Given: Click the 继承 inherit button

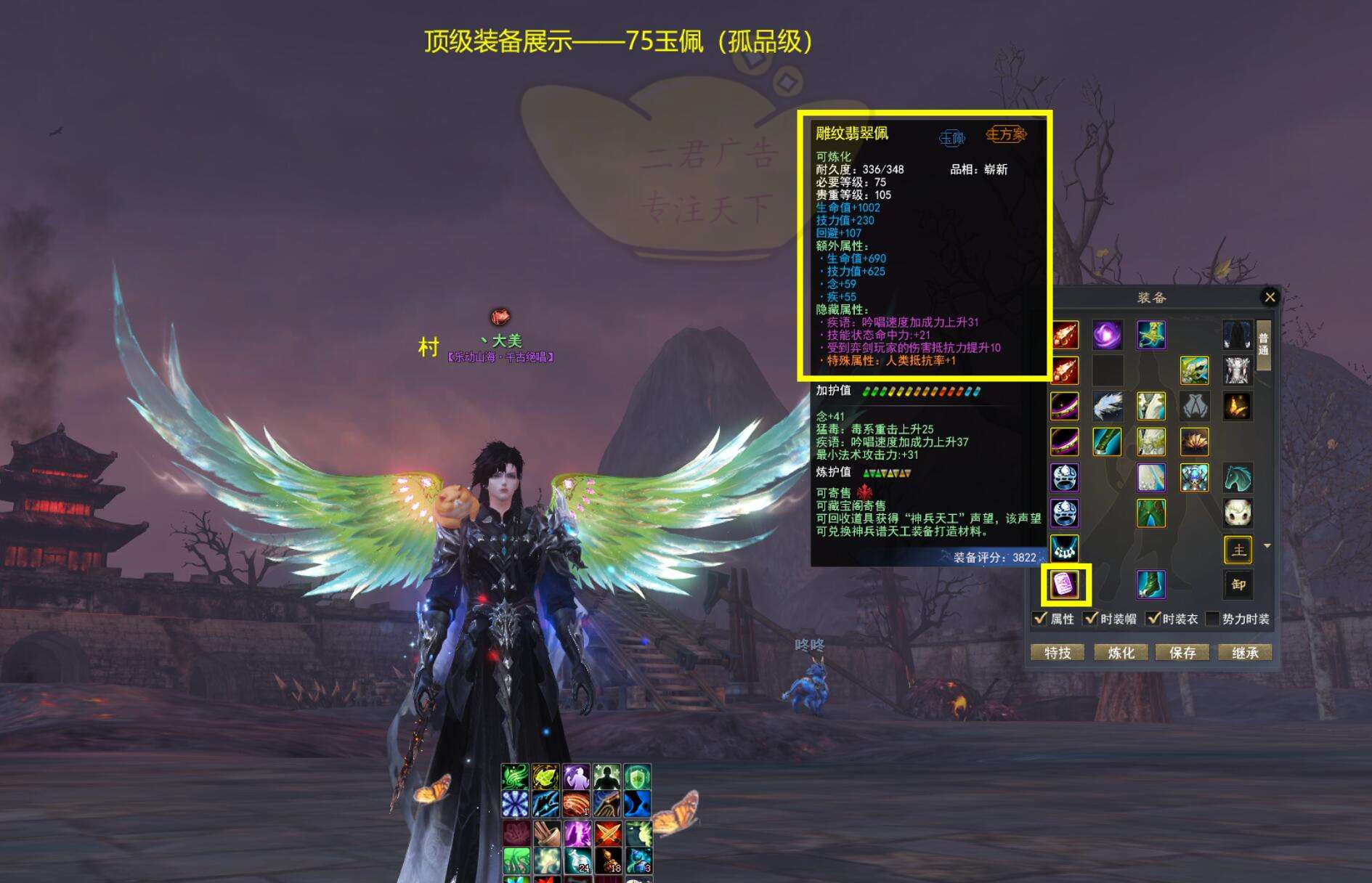Looking at the screenshot, I should (1245, 653).
